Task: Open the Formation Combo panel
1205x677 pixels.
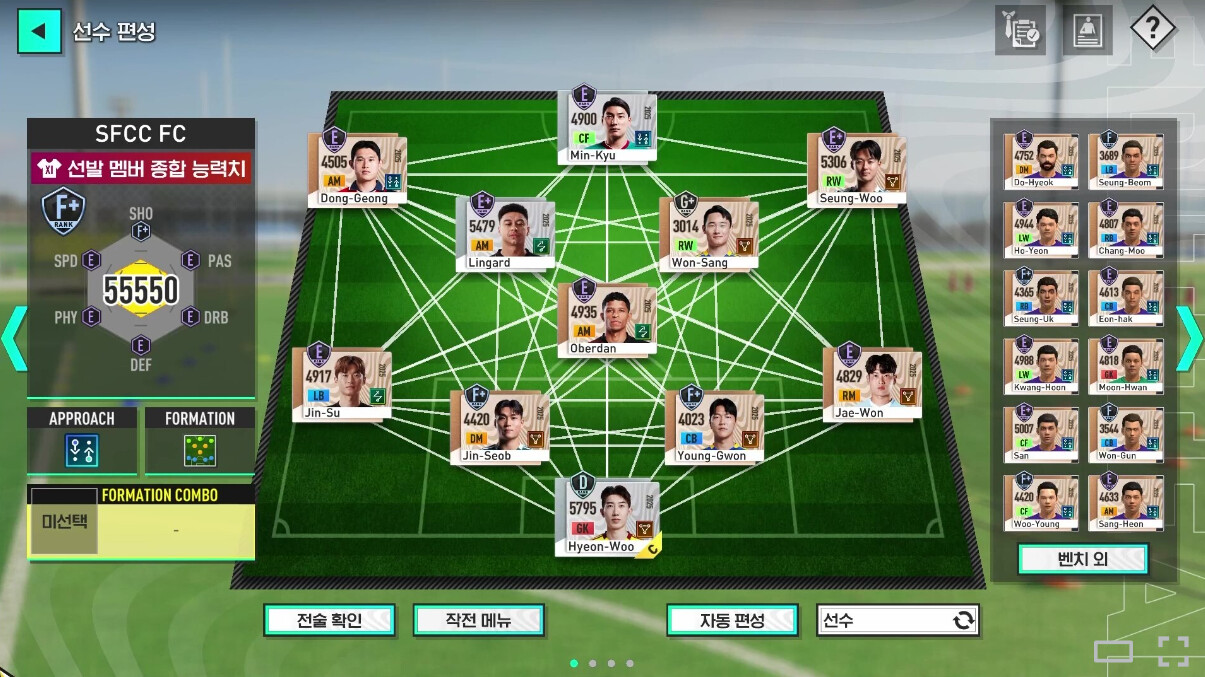Action: [x=141, y=523]
